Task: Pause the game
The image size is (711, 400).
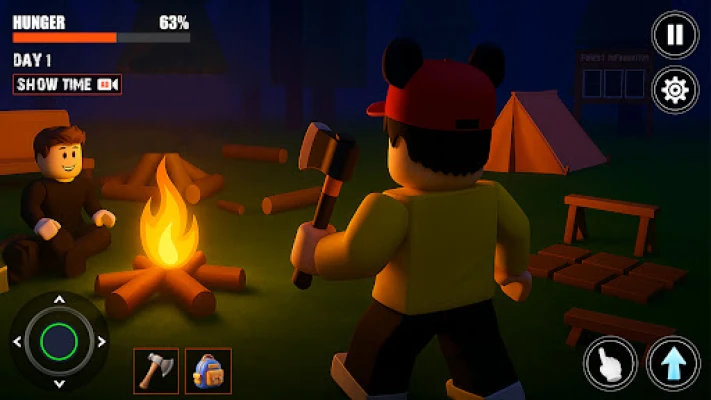Action: point(675,35)
